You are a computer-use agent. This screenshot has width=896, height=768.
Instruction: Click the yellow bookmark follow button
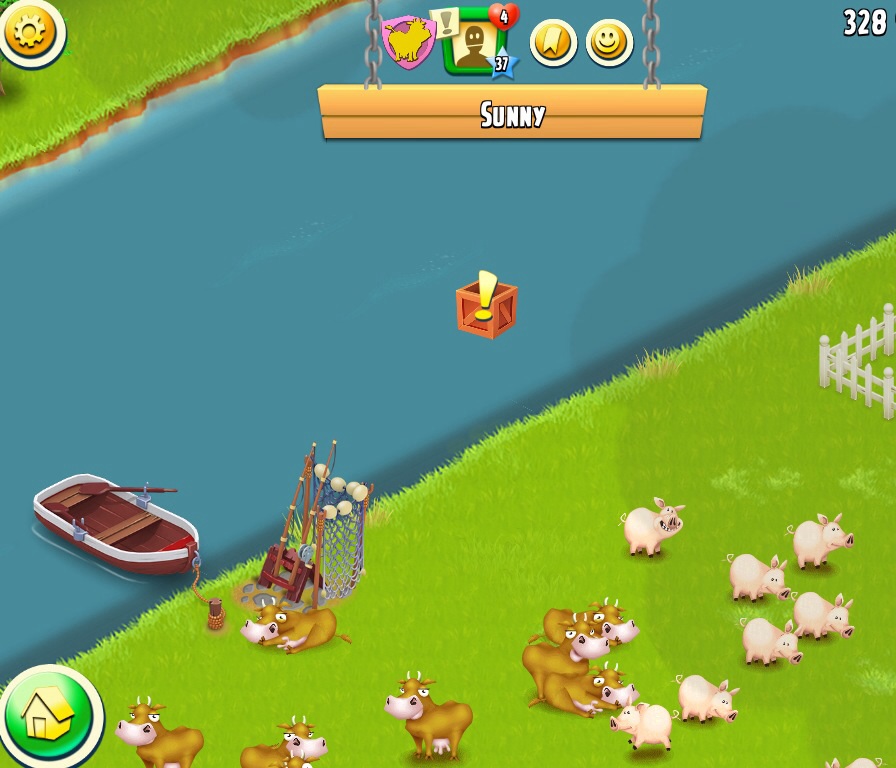[x=553, y=43]
